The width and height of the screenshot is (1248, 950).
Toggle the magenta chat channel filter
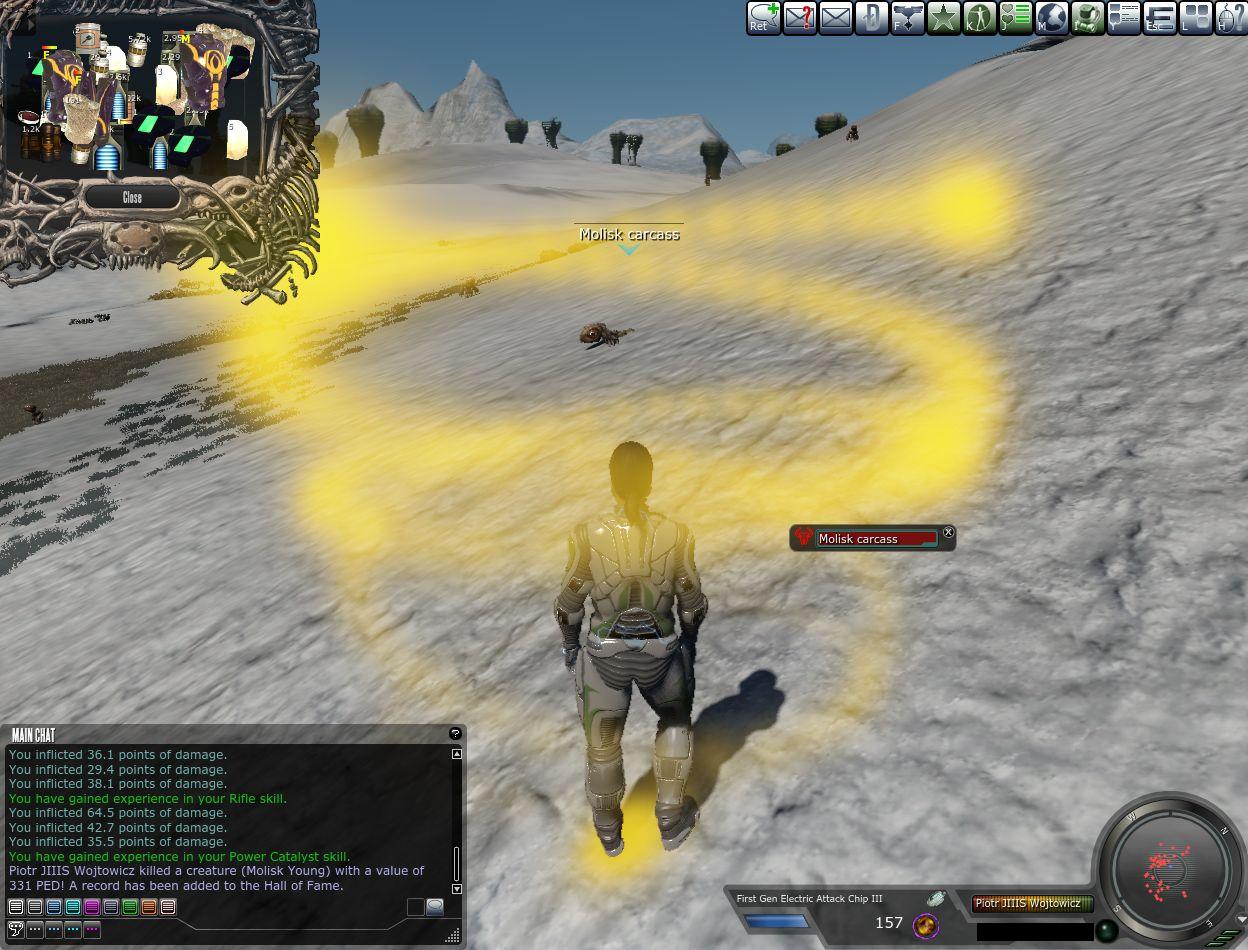[x=92, y=907]
